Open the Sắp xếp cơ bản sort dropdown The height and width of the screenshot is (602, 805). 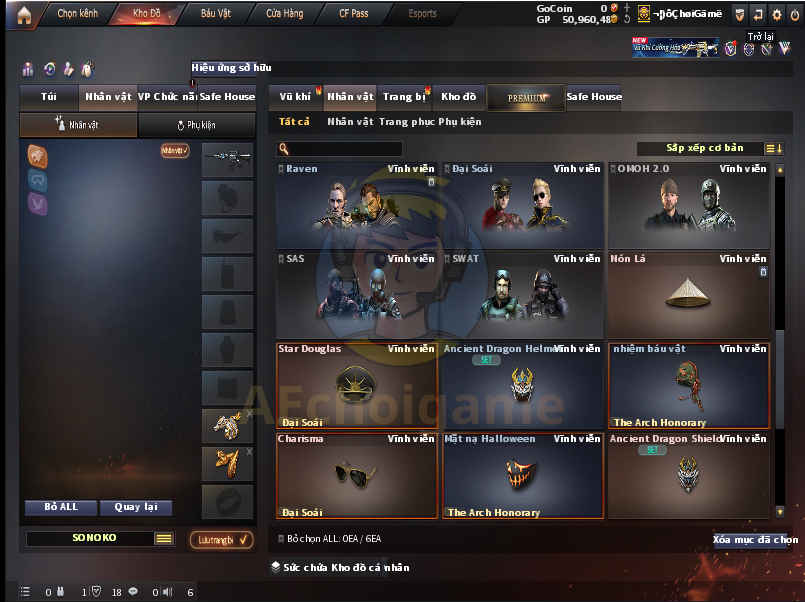(705, 148)
